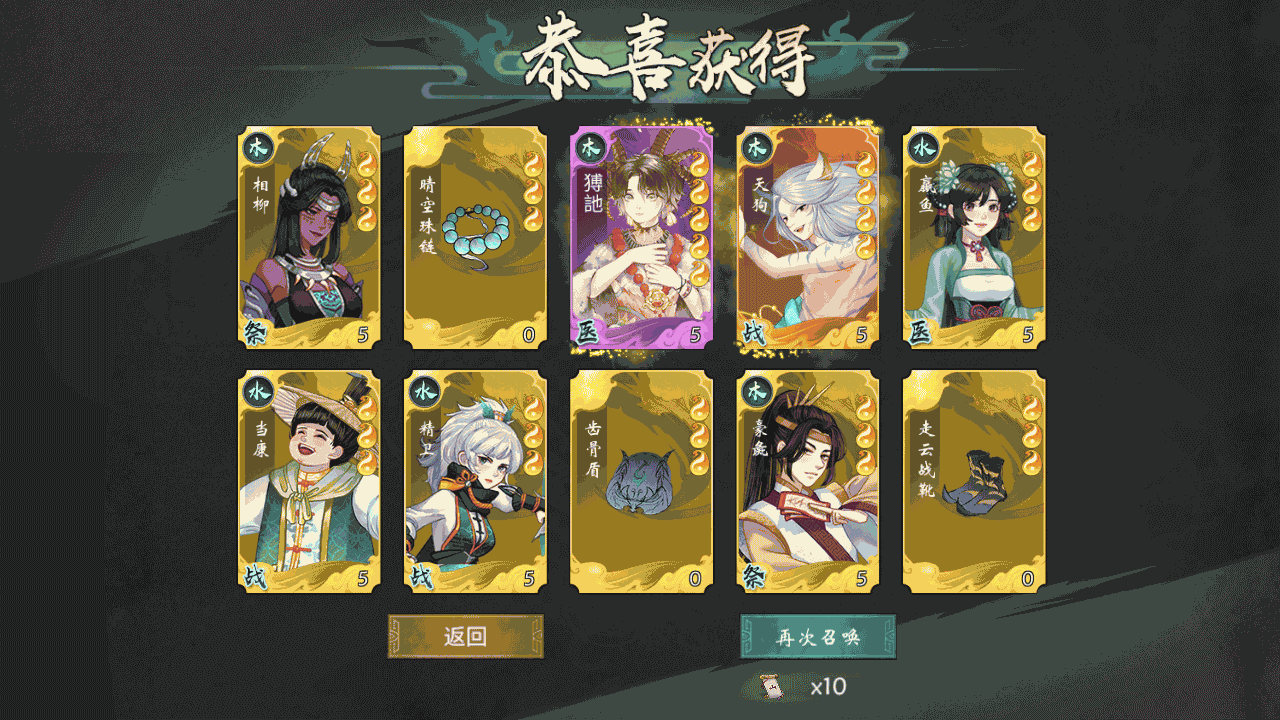
Task: Select the 天狗 white-haired card
Action: tap(808, 238)
